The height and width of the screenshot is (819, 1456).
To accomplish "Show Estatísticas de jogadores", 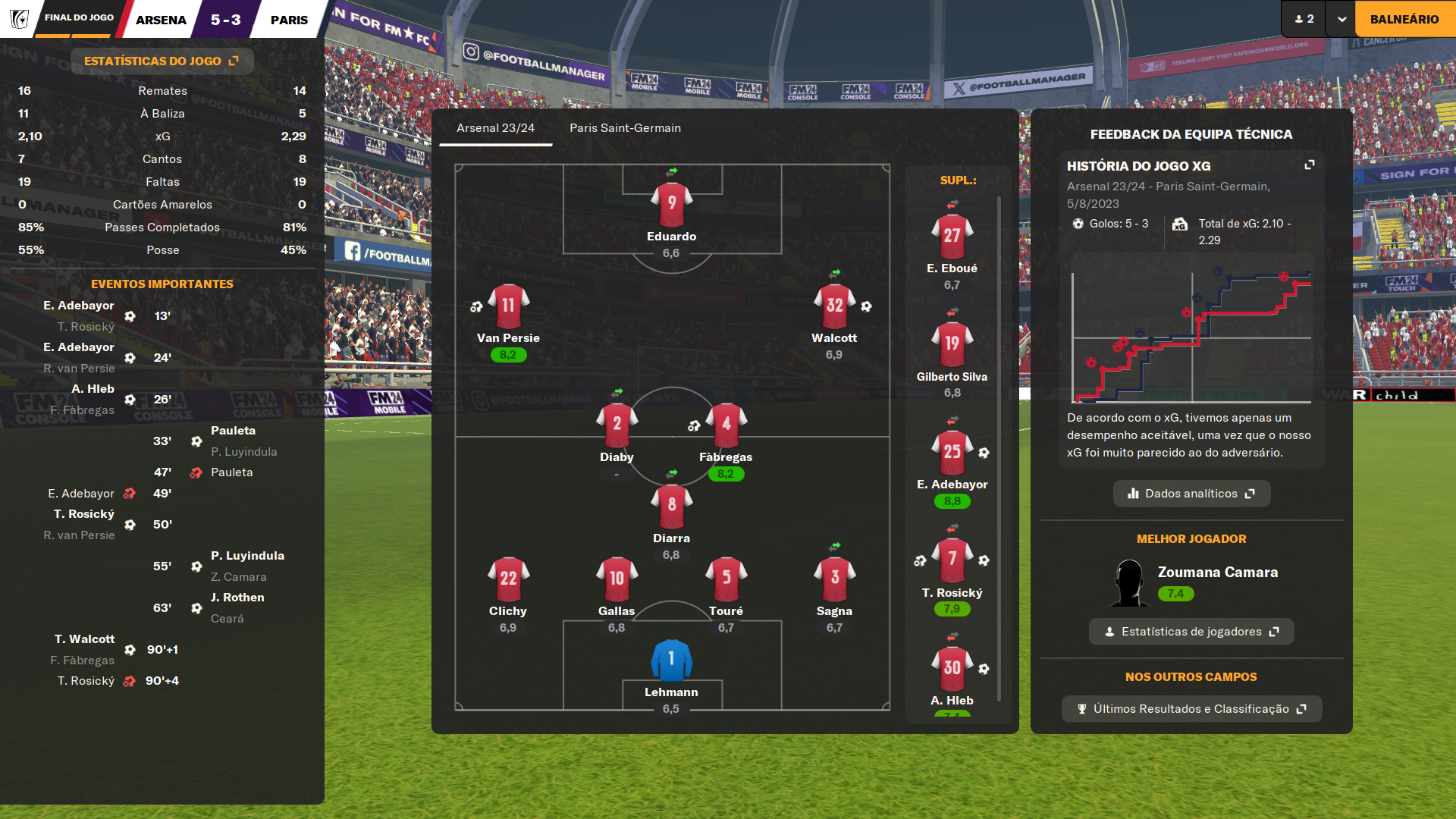I will 1191,632.
